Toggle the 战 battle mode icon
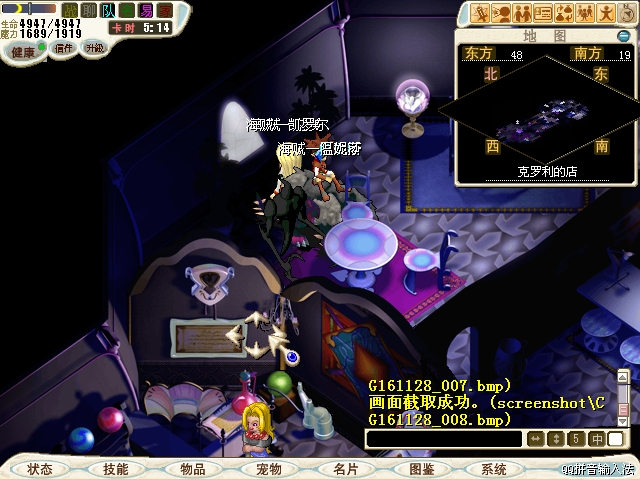Viewport: 640px width, 480px height. [70, 10]
